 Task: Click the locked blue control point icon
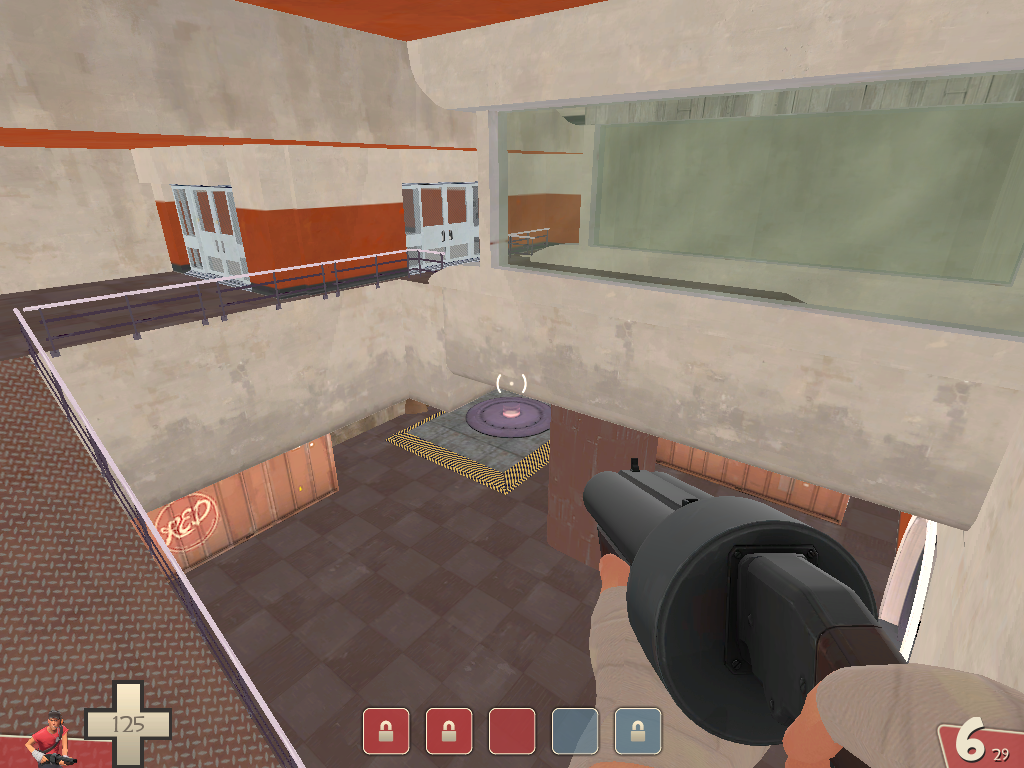(638, 731)
